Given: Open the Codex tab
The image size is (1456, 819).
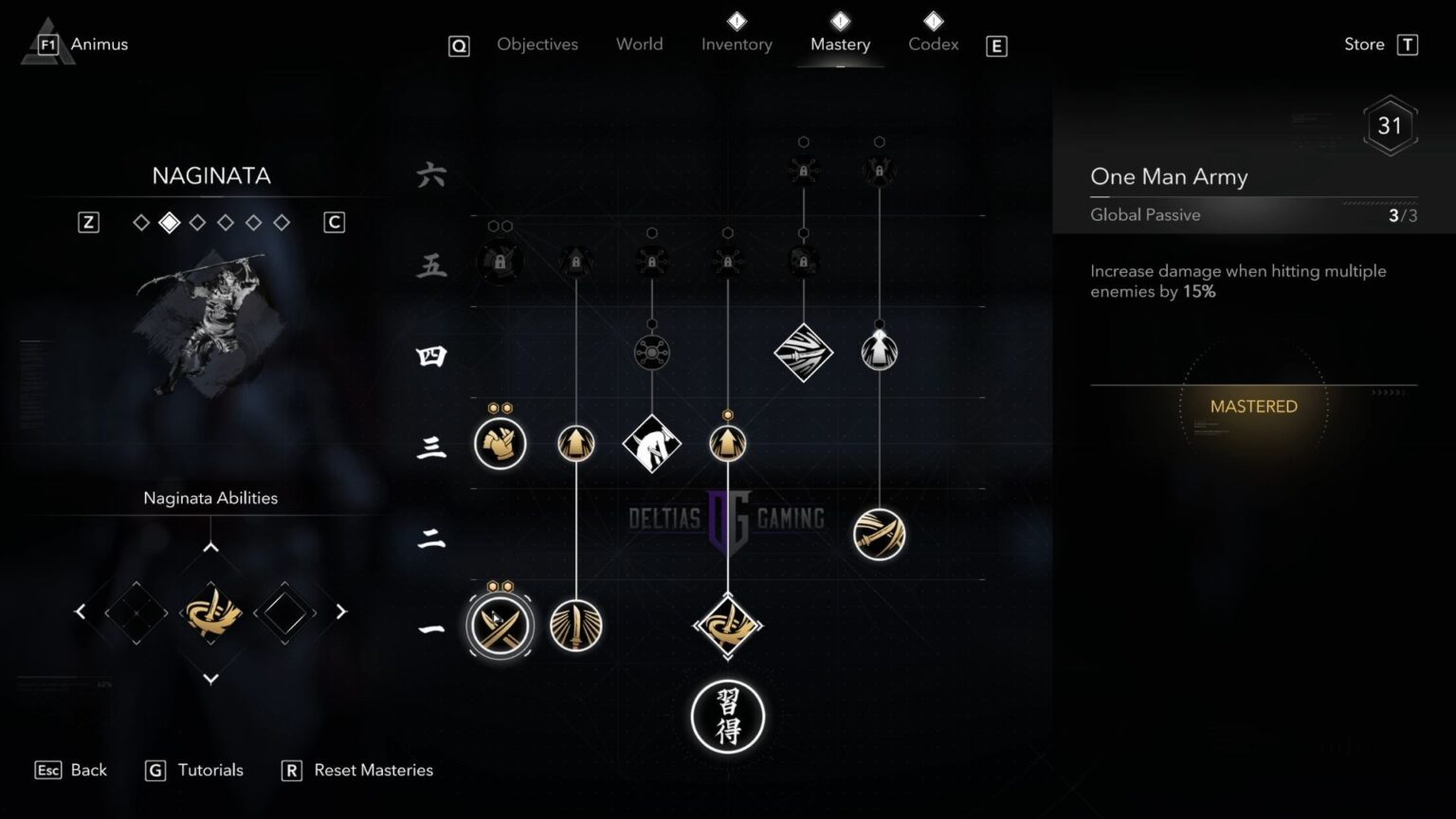Looking at the screenshot, I should 933,45.
